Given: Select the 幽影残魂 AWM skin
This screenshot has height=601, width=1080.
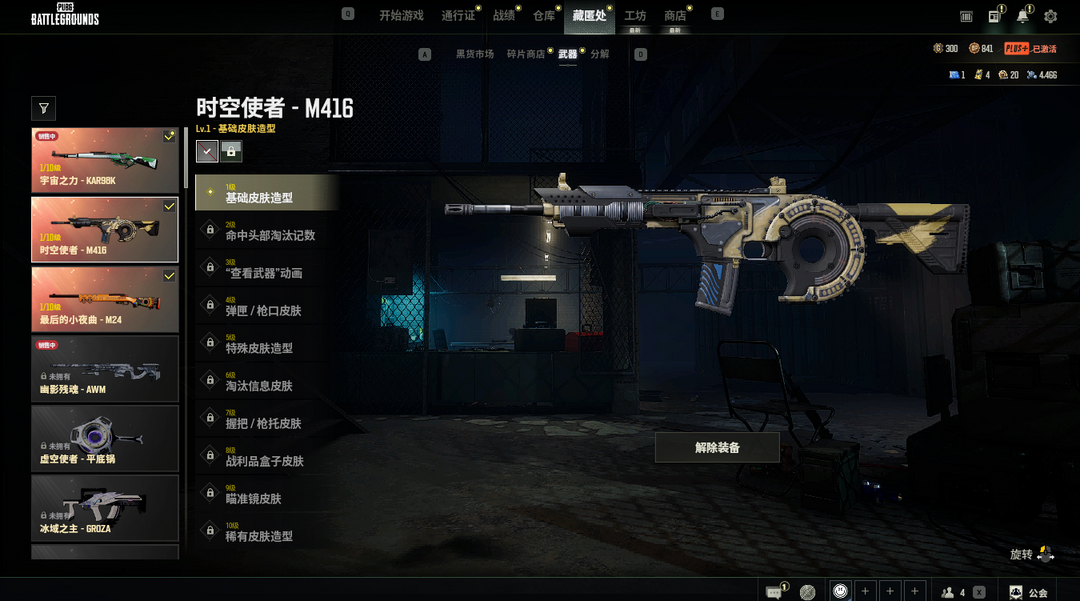Looking at the screenshot, I should pyautogui.click(x=105, y=368).
